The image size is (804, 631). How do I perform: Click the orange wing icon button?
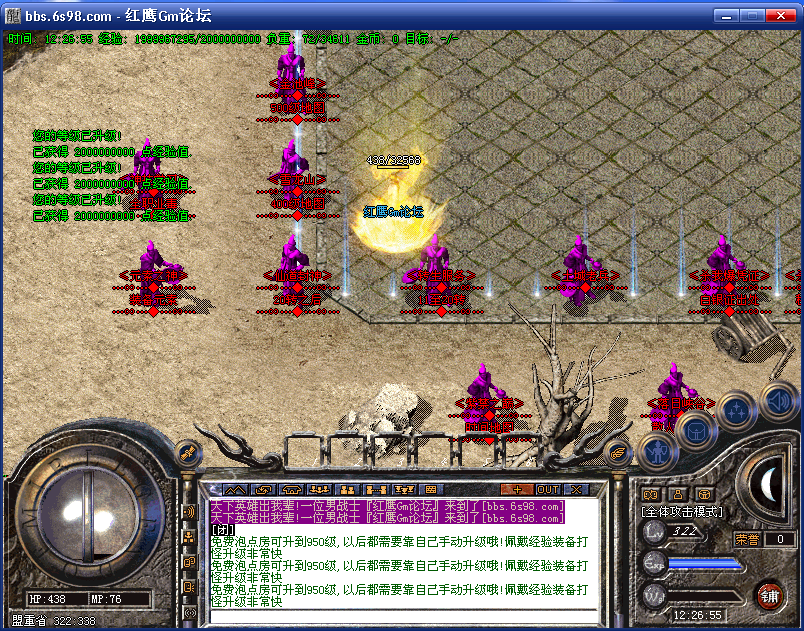[619, 451]
